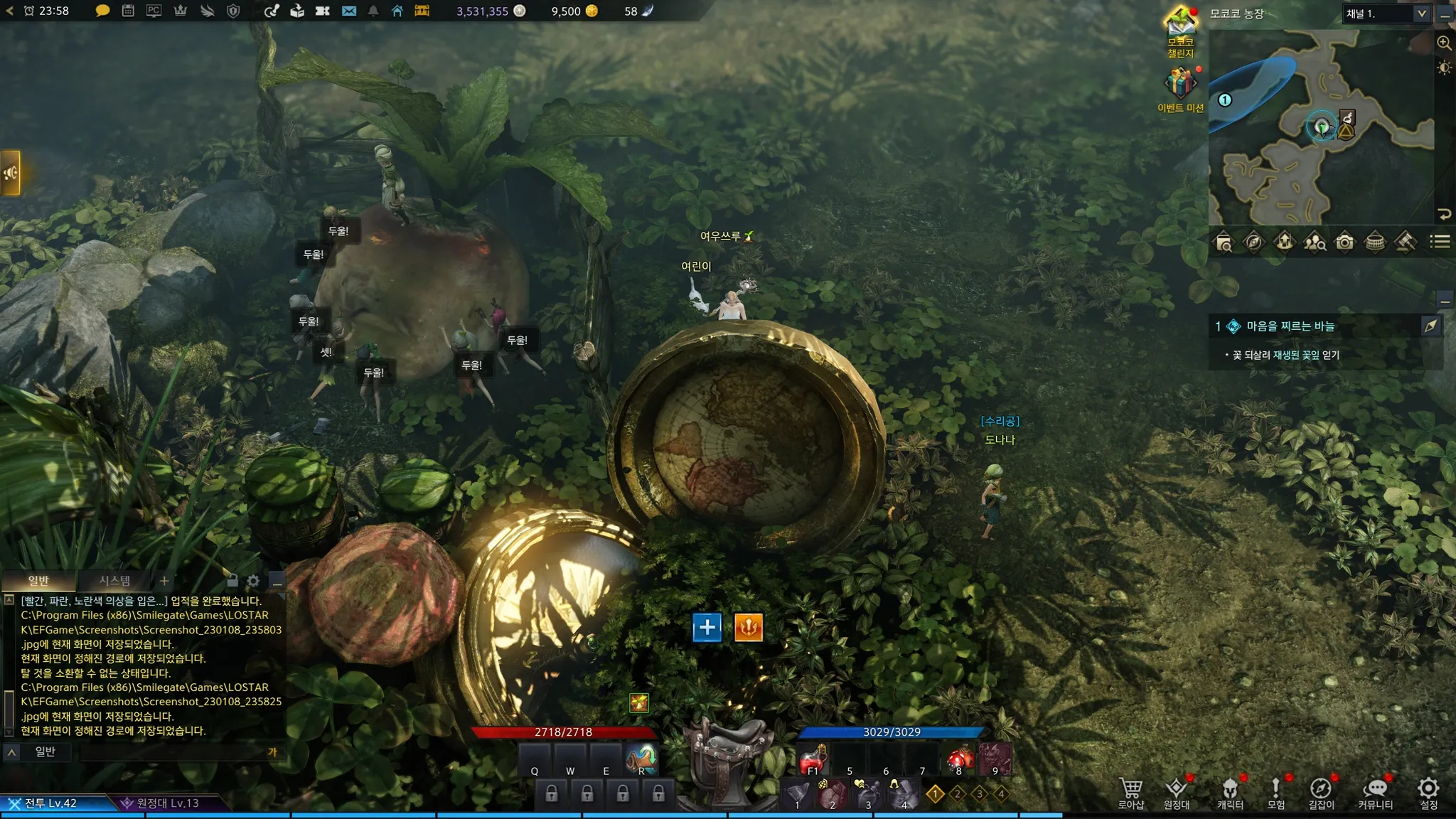Switch to the 시스템 chat tab
The width and height of the screenshot is (1456, 819).
(x=114, y=581)
